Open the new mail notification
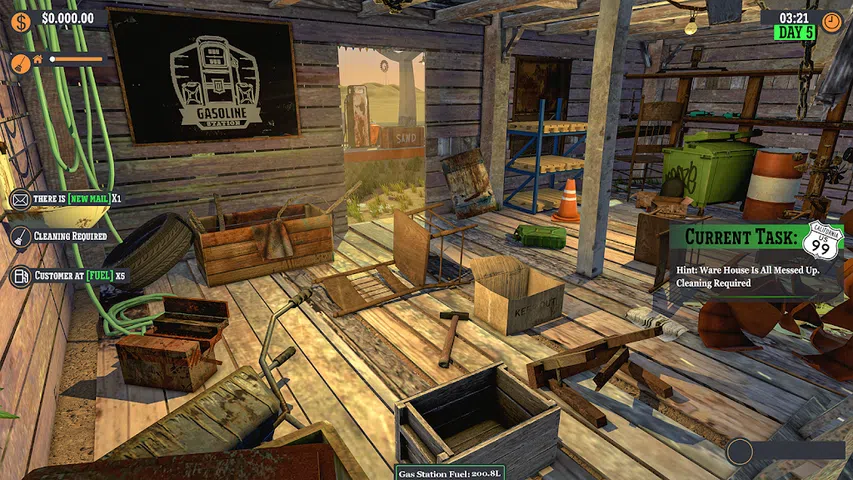The height and width of the screenshot is (480, 853). point(66,198)
